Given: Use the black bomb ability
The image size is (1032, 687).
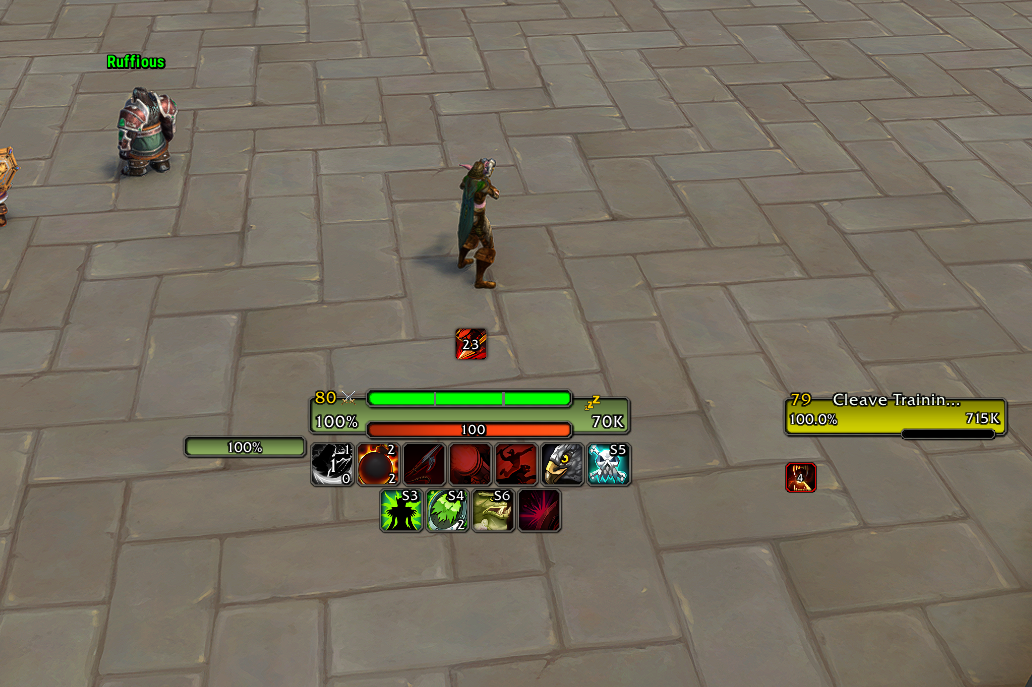Looking at the screenshot, I should (378, 465).
